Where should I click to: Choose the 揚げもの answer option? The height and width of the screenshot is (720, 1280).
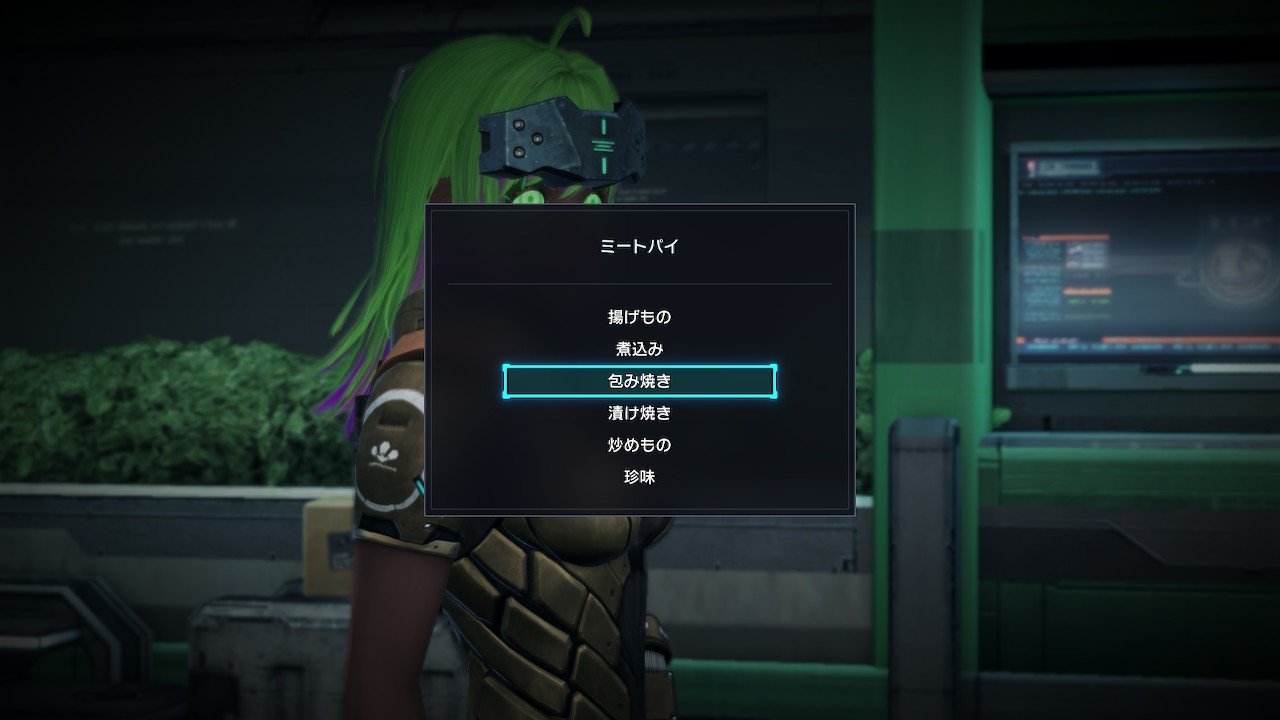coord(639,317)
